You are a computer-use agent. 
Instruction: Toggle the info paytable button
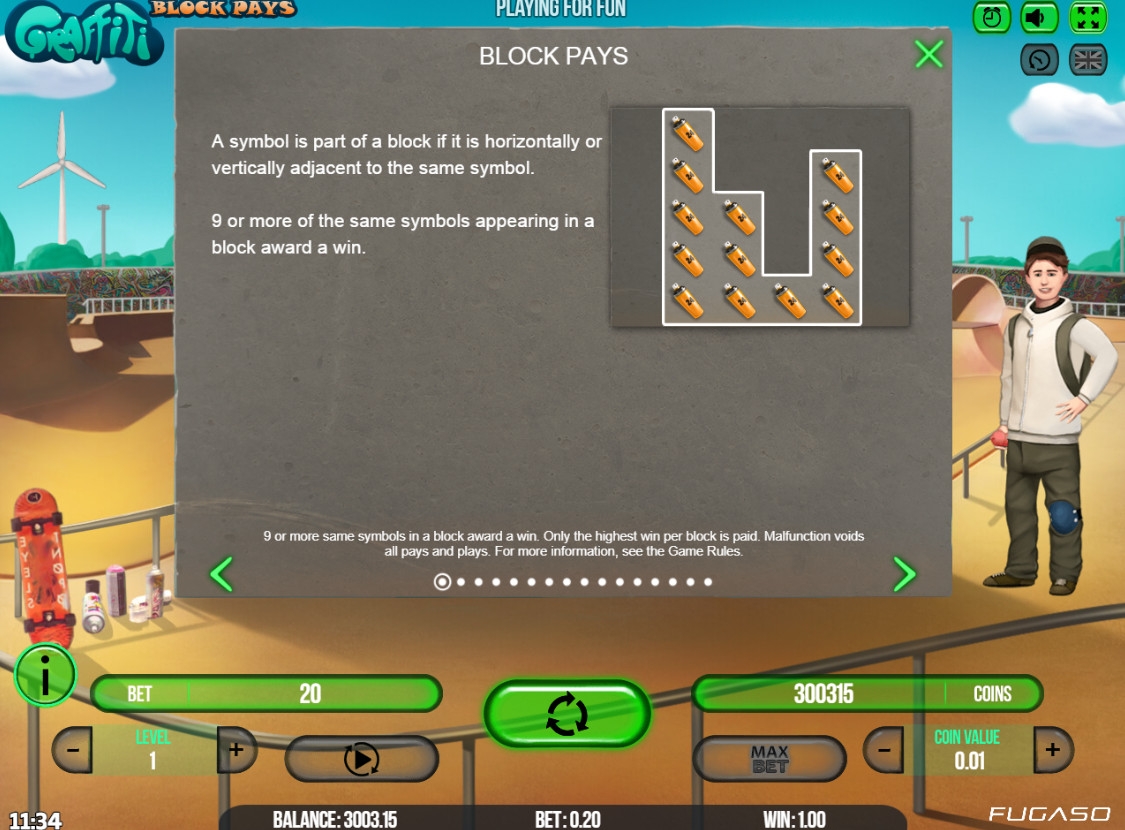pyautogui.click(x=44, y=675)
